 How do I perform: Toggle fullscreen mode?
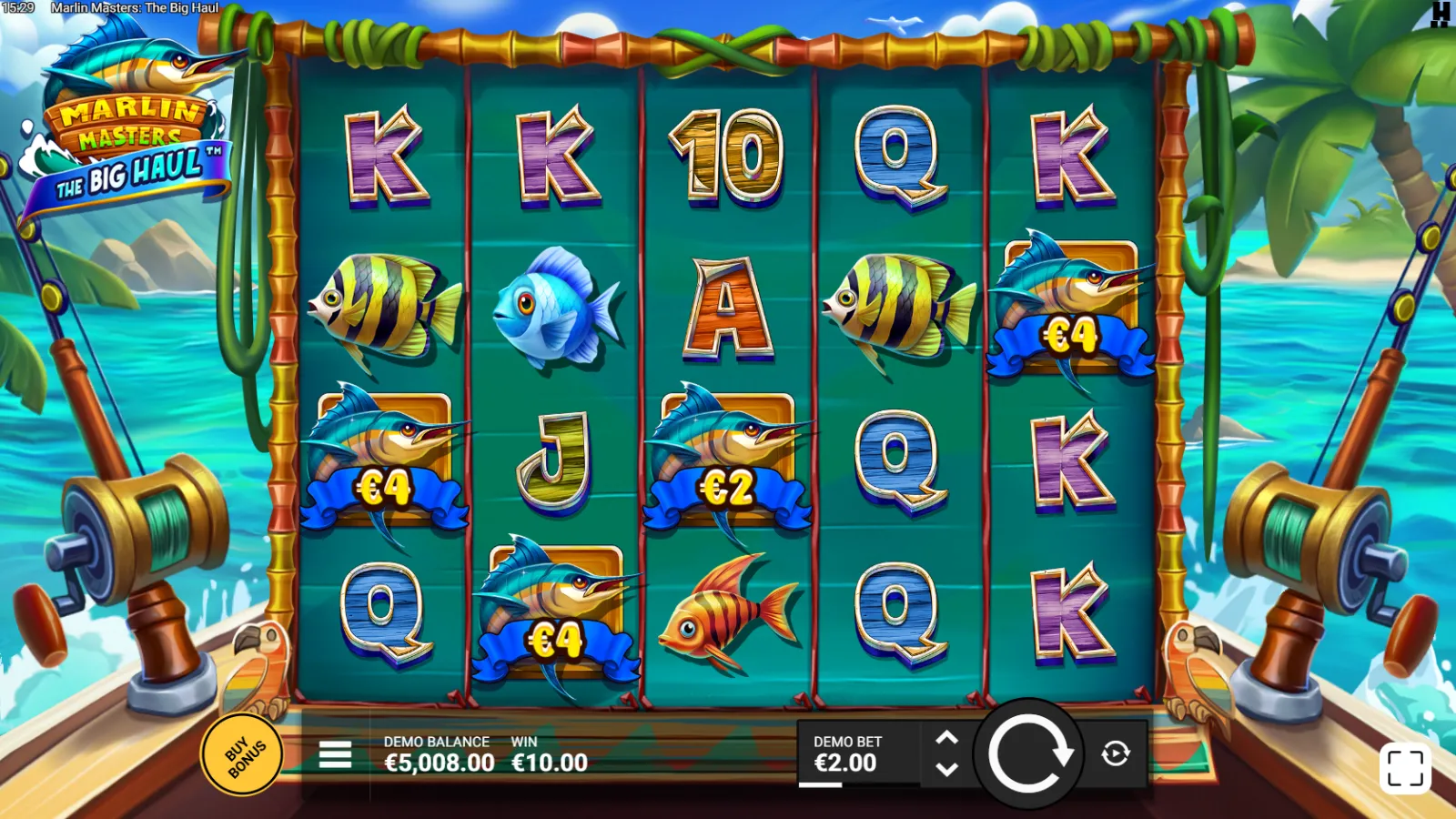click(x=1405, y=768)
